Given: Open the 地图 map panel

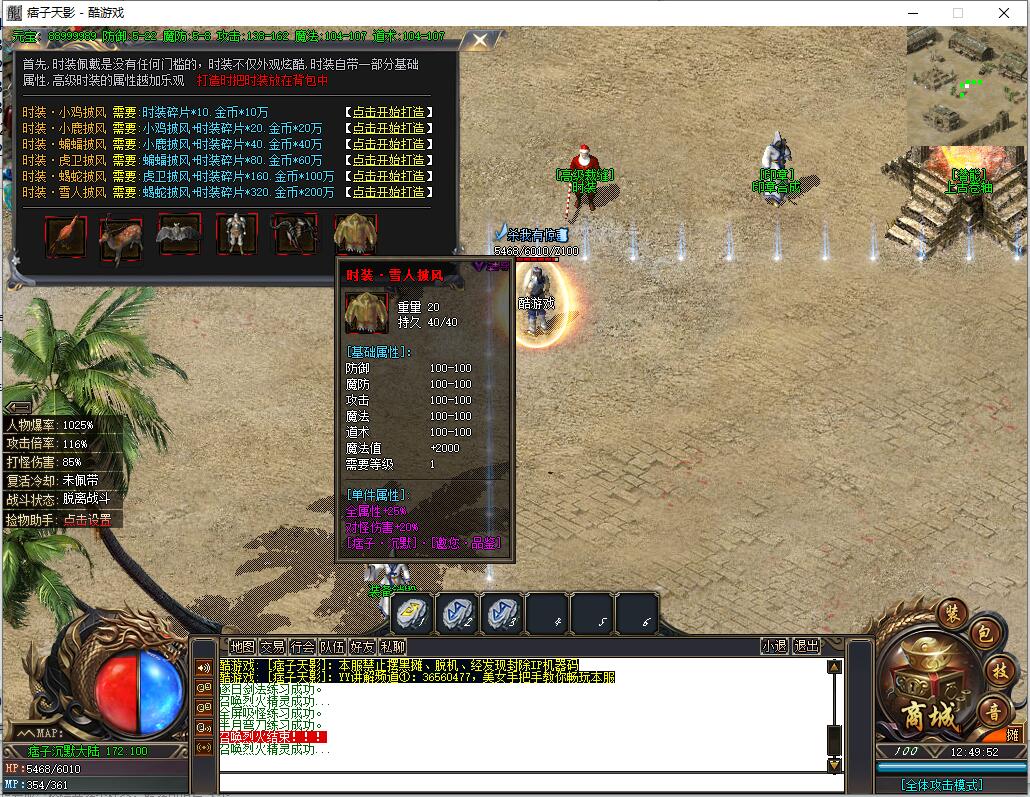Looking at the screenshot, I should (242, 647).
